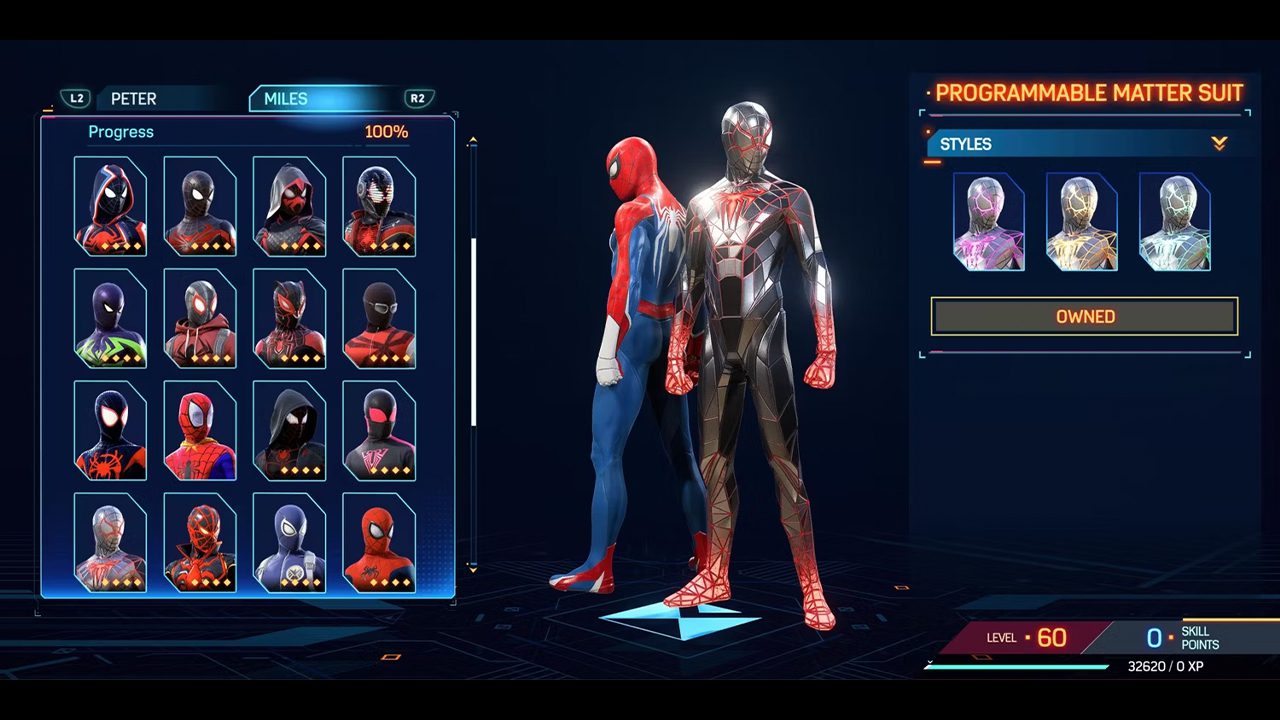Choose the ski mask with goggles suit
Viewport: 1280px width, 720px height.
click(x=379, y=318)
